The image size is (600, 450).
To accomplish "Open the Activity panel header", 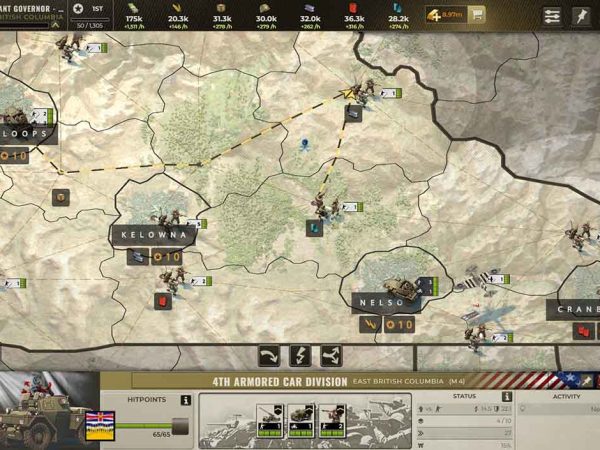I will click(x=565, y=397).
